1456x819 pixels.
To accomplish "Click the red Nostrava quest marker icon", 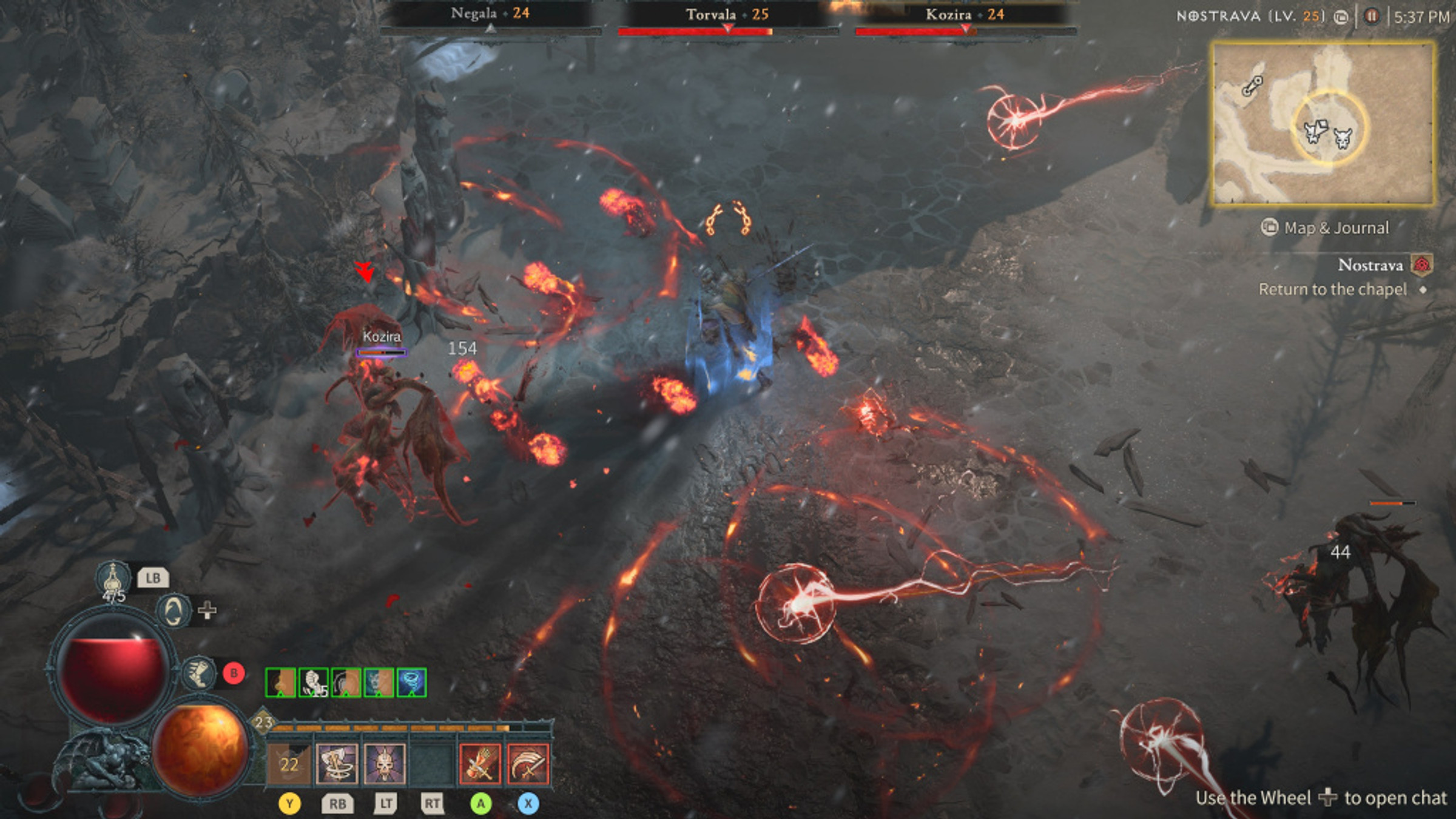I will (x=1421, y=265).
